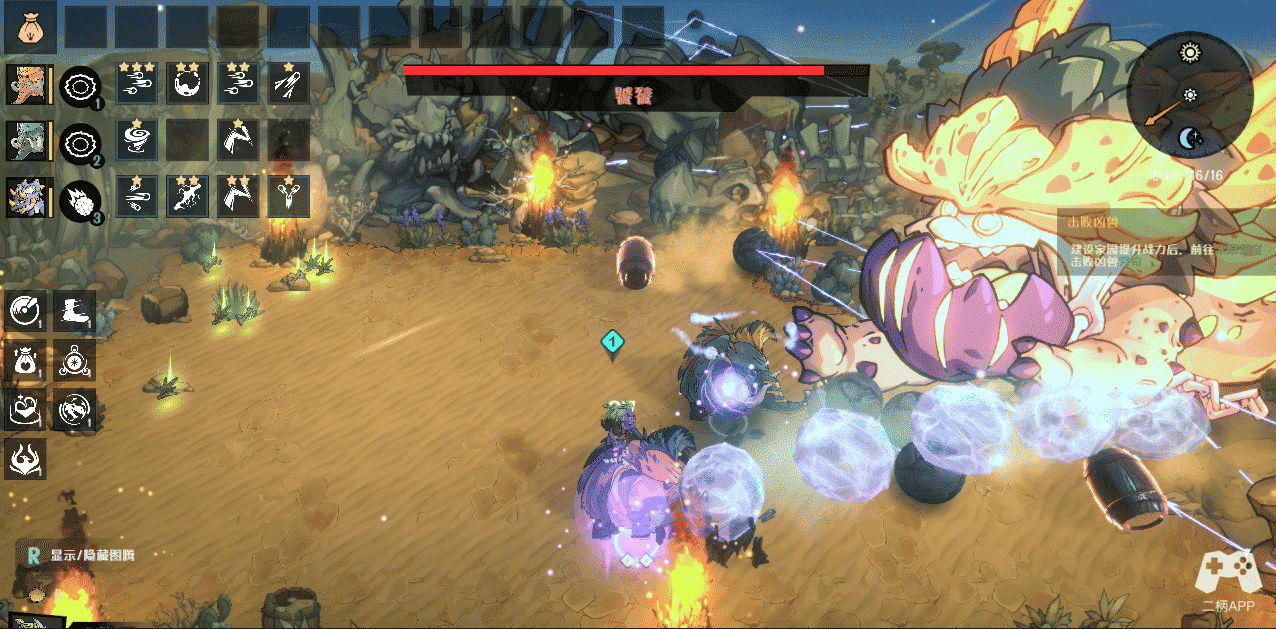
Task: Click the compass buff icon
Action: (75, 360)
